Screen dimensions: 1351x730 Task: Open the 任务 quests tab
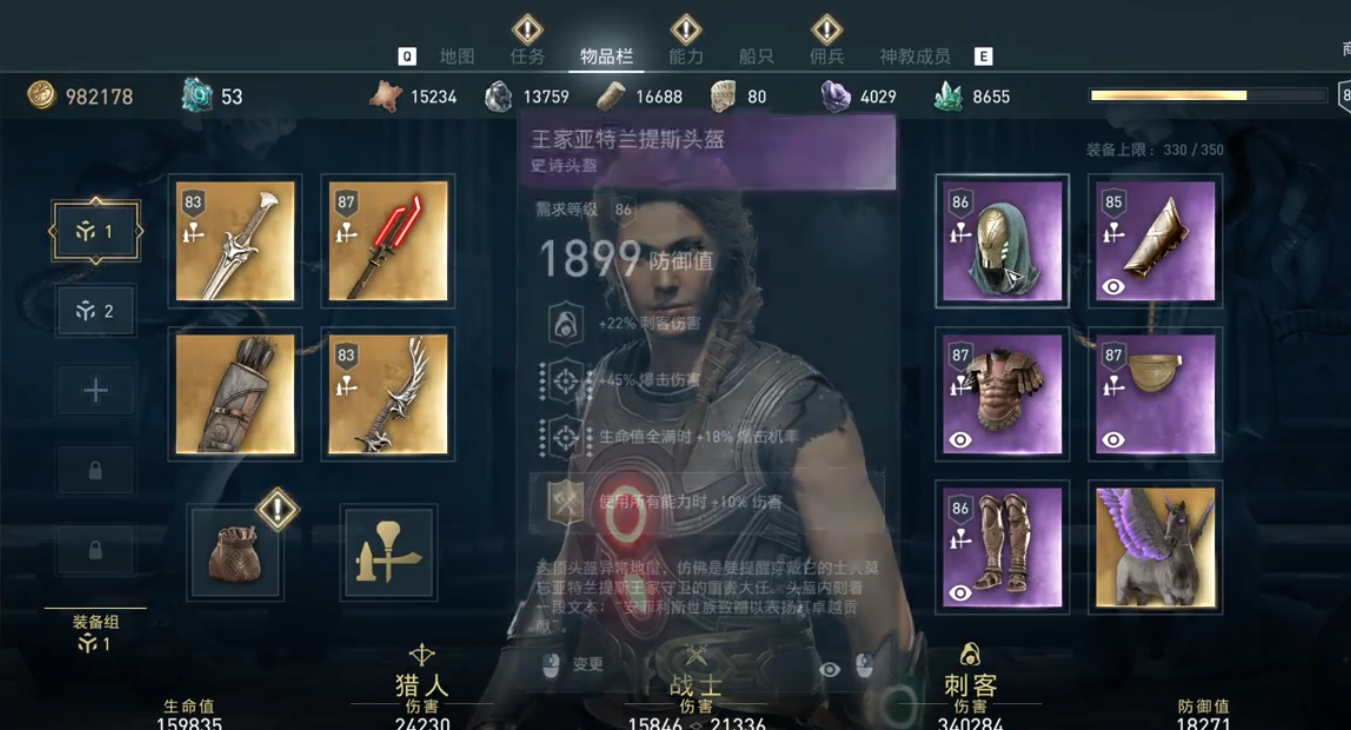click(527, 57)
